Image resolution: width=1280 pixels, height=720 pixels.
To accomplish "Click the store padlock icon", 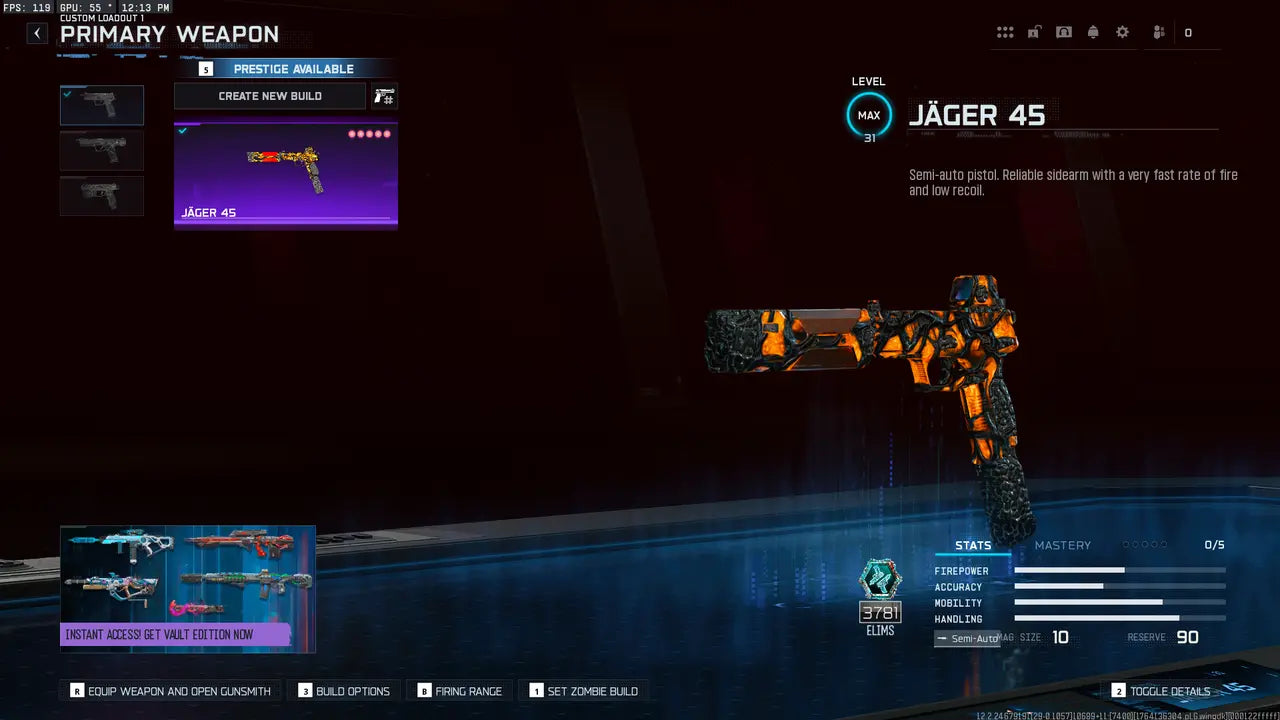I will click(x=1034, y=31).
